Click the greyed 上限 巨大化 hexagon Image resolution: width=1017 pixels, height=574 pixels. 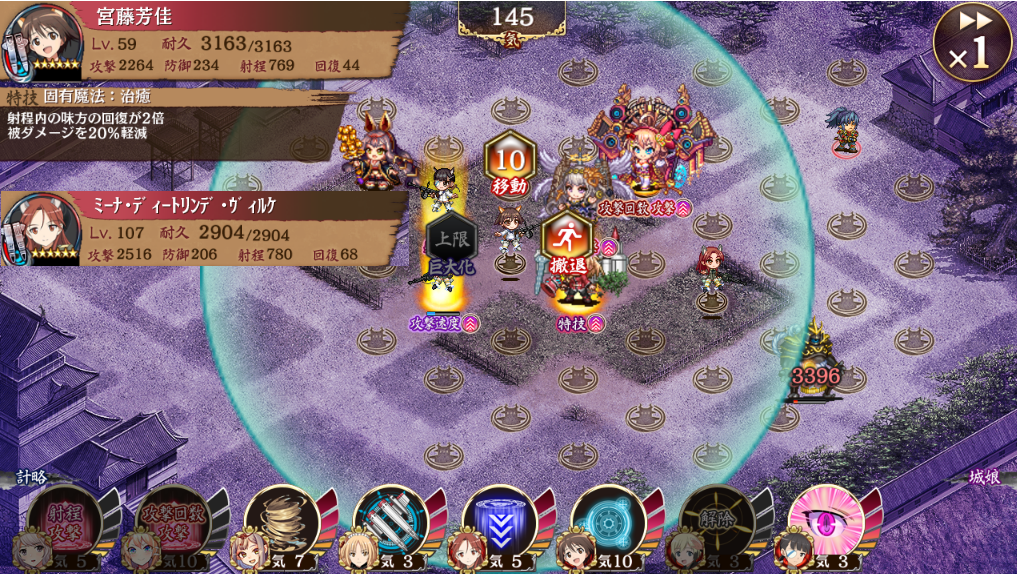click(x=451, y=243)
